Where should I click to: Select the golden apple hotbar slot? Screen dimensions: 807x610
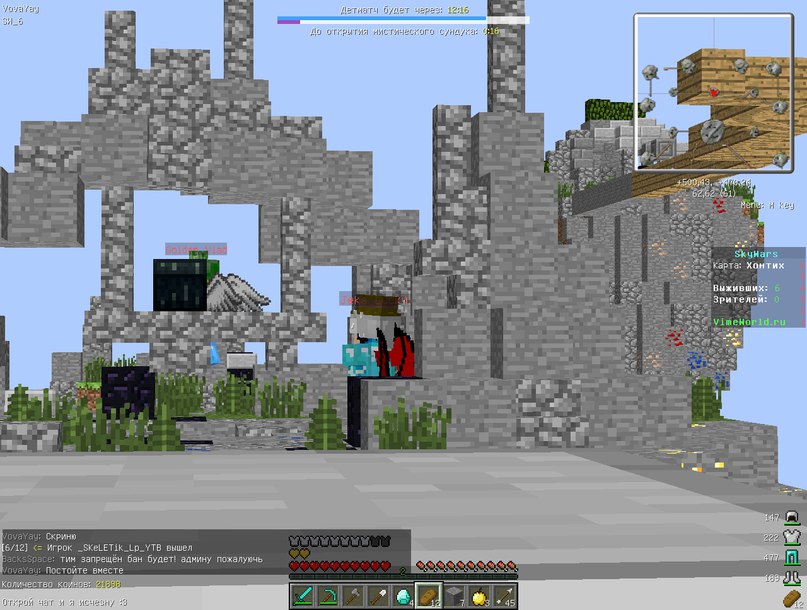click(x=479, y=596)
